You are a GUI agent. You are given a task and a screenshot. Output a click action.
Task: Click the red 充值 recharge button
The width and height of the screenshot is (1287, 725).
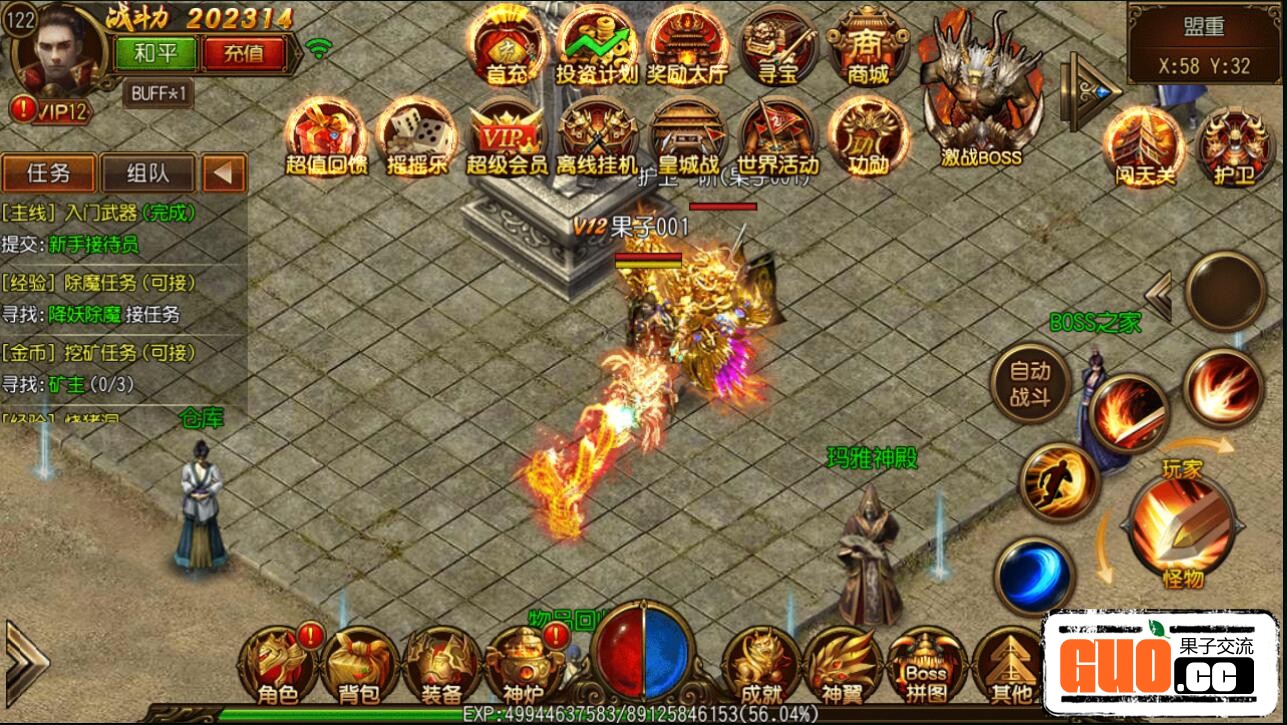(243, 53)
